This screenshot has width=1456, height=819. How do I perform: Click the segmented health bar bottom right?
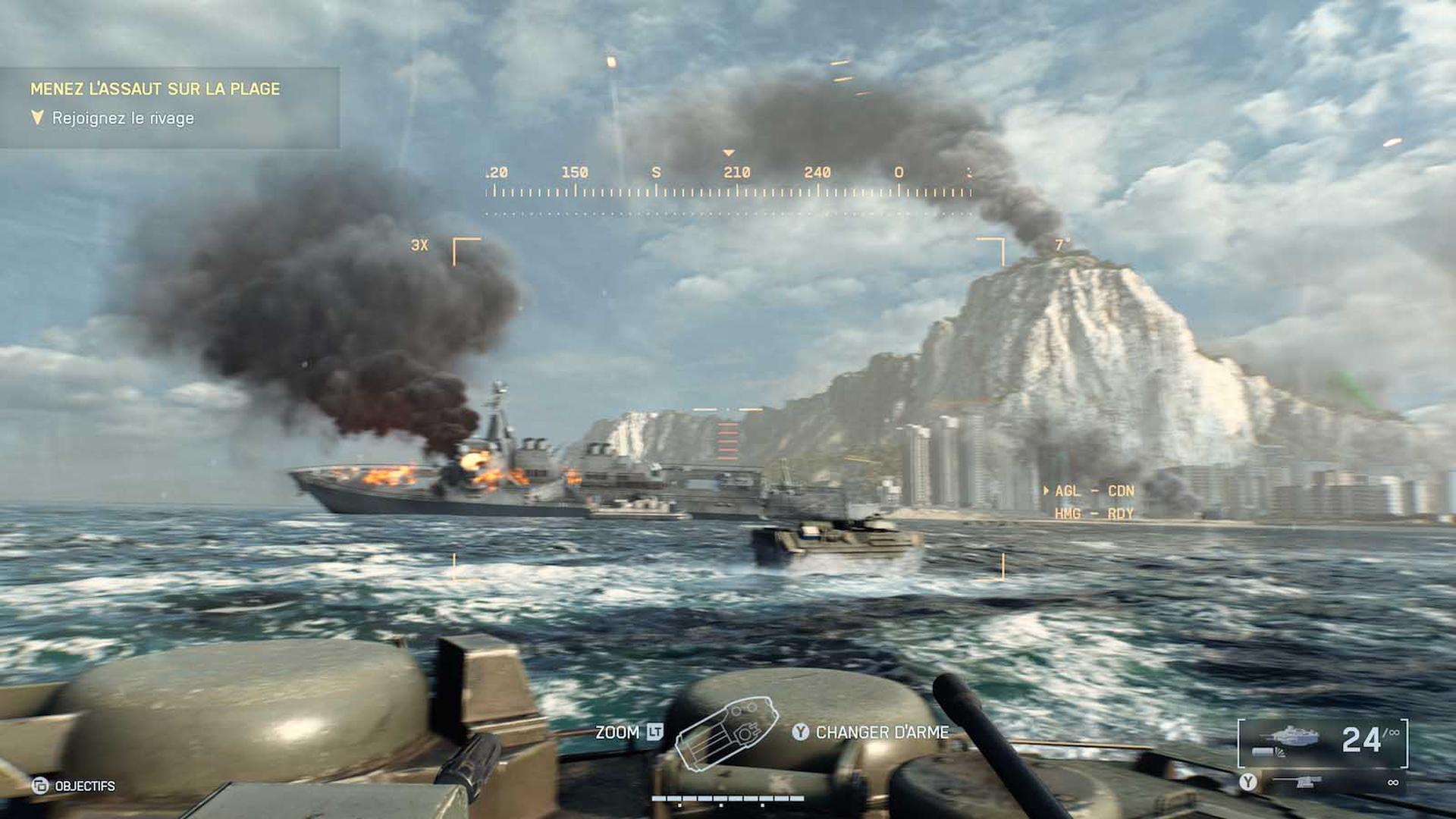[x=728, y=798]
